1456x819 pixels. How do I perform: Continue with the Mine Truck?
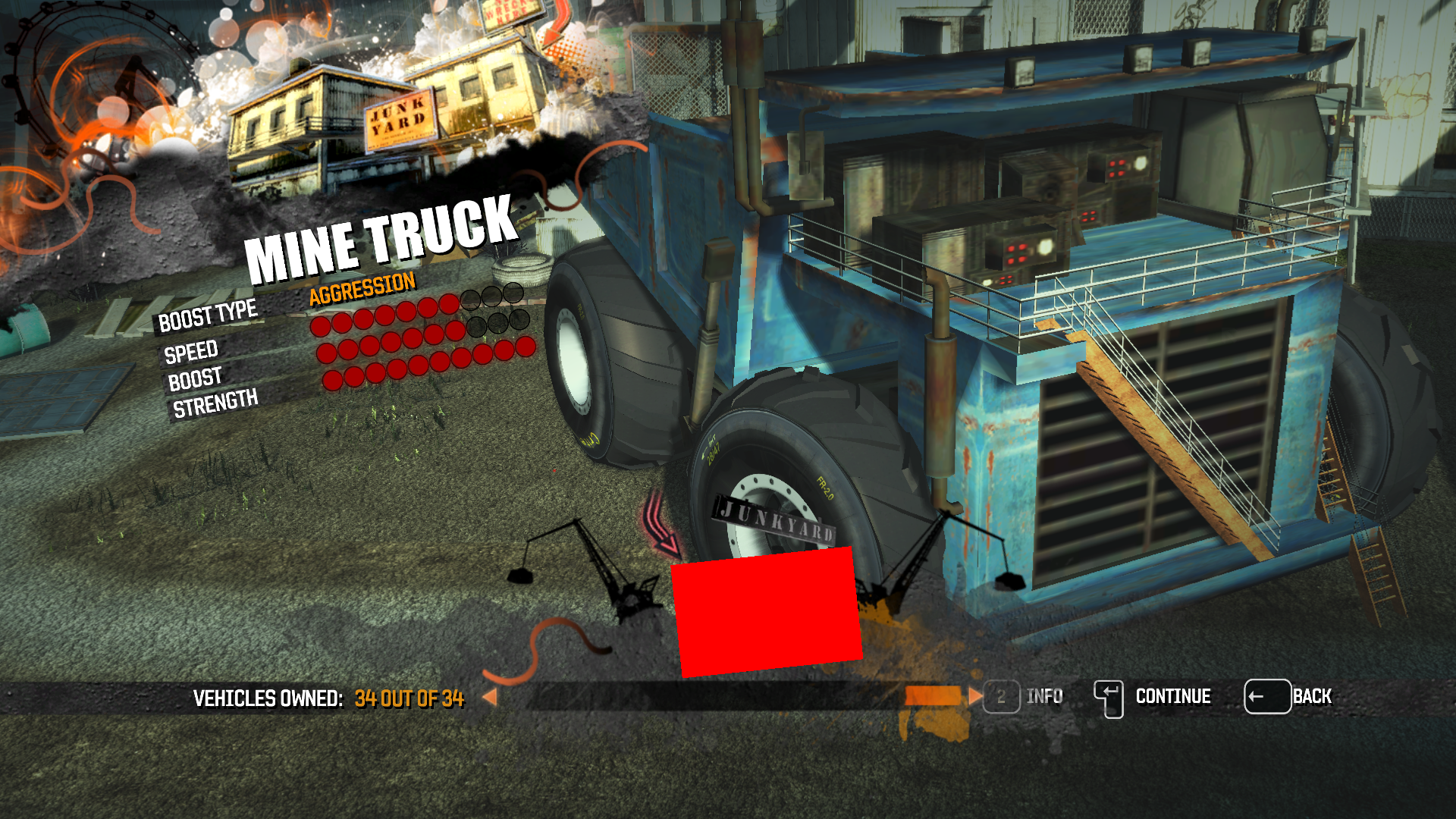point(1153,697)
